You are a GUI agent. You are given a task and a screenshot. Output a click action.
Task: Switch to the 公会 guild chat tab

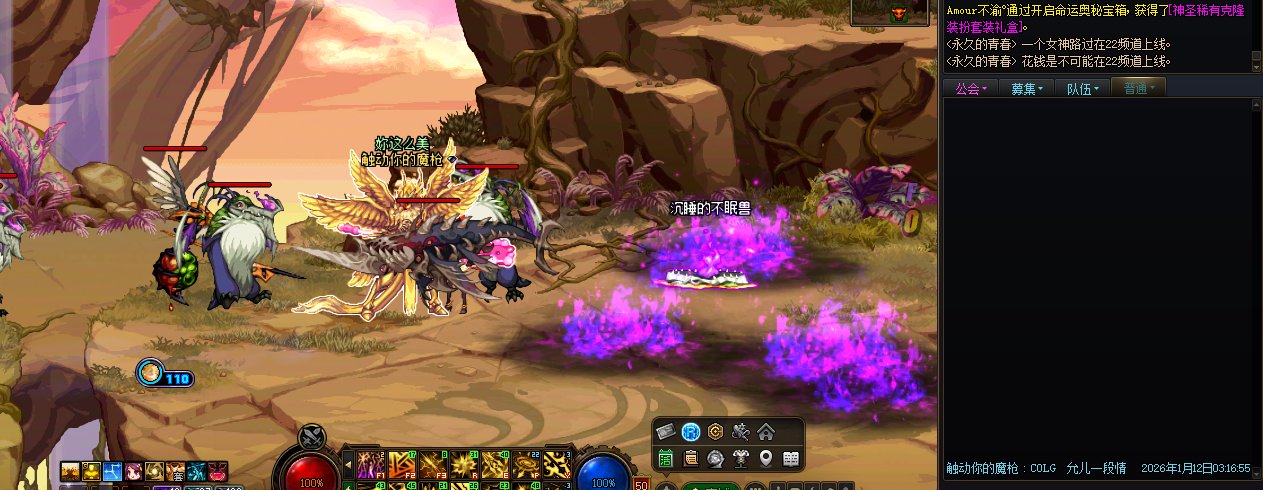click(x=970, y=89)
